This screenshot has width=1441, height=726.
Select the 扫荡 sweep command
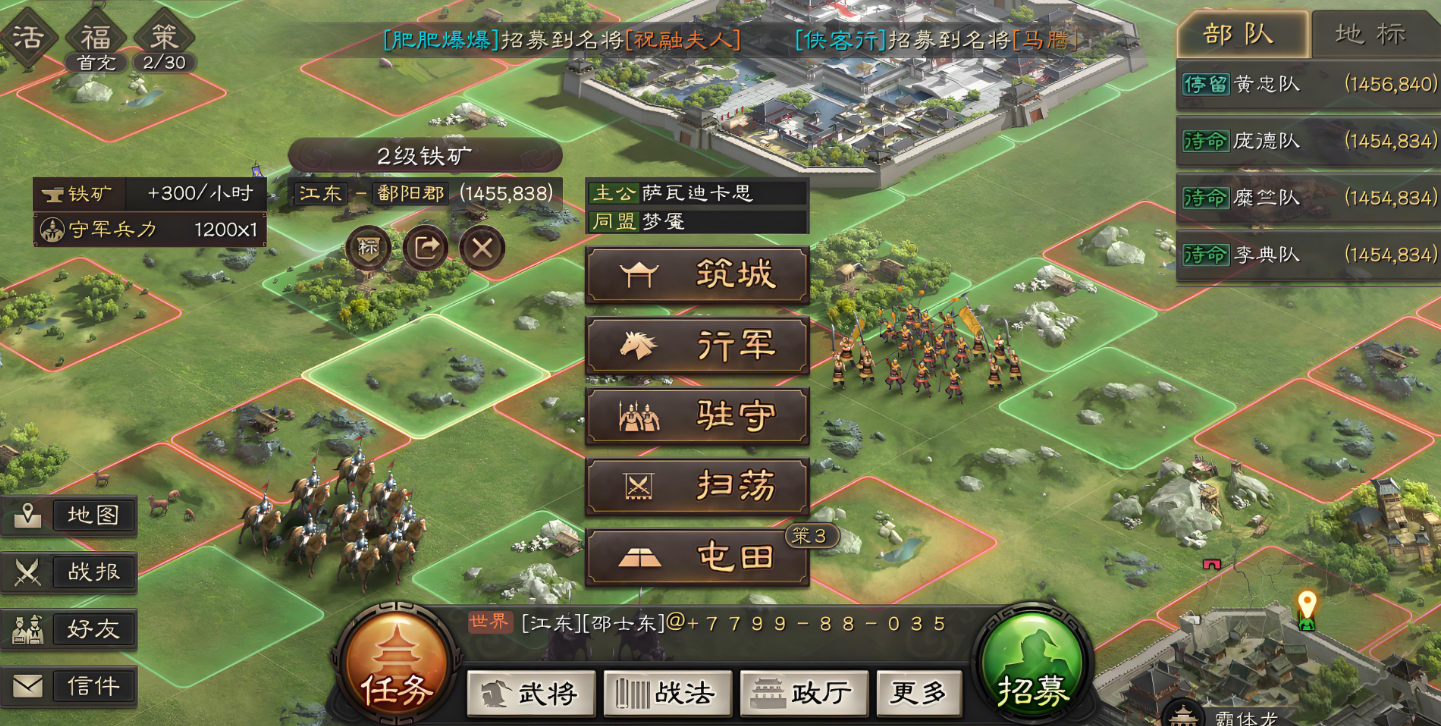(697, 487)
